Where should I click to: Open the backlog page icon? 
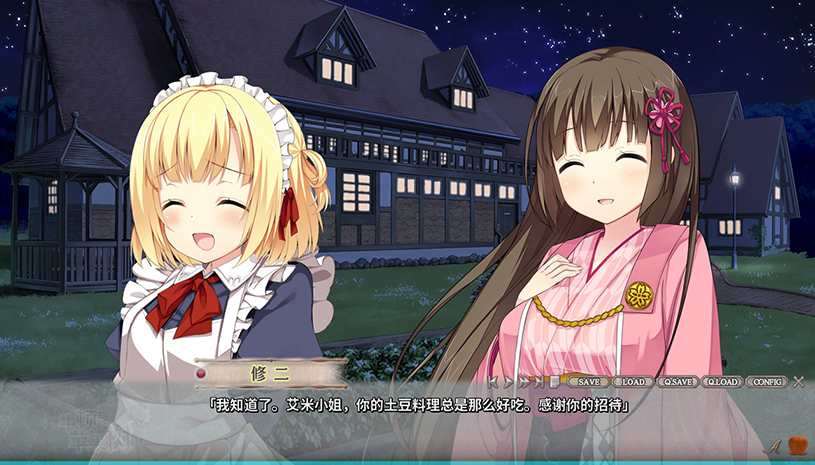pos(554,381)
